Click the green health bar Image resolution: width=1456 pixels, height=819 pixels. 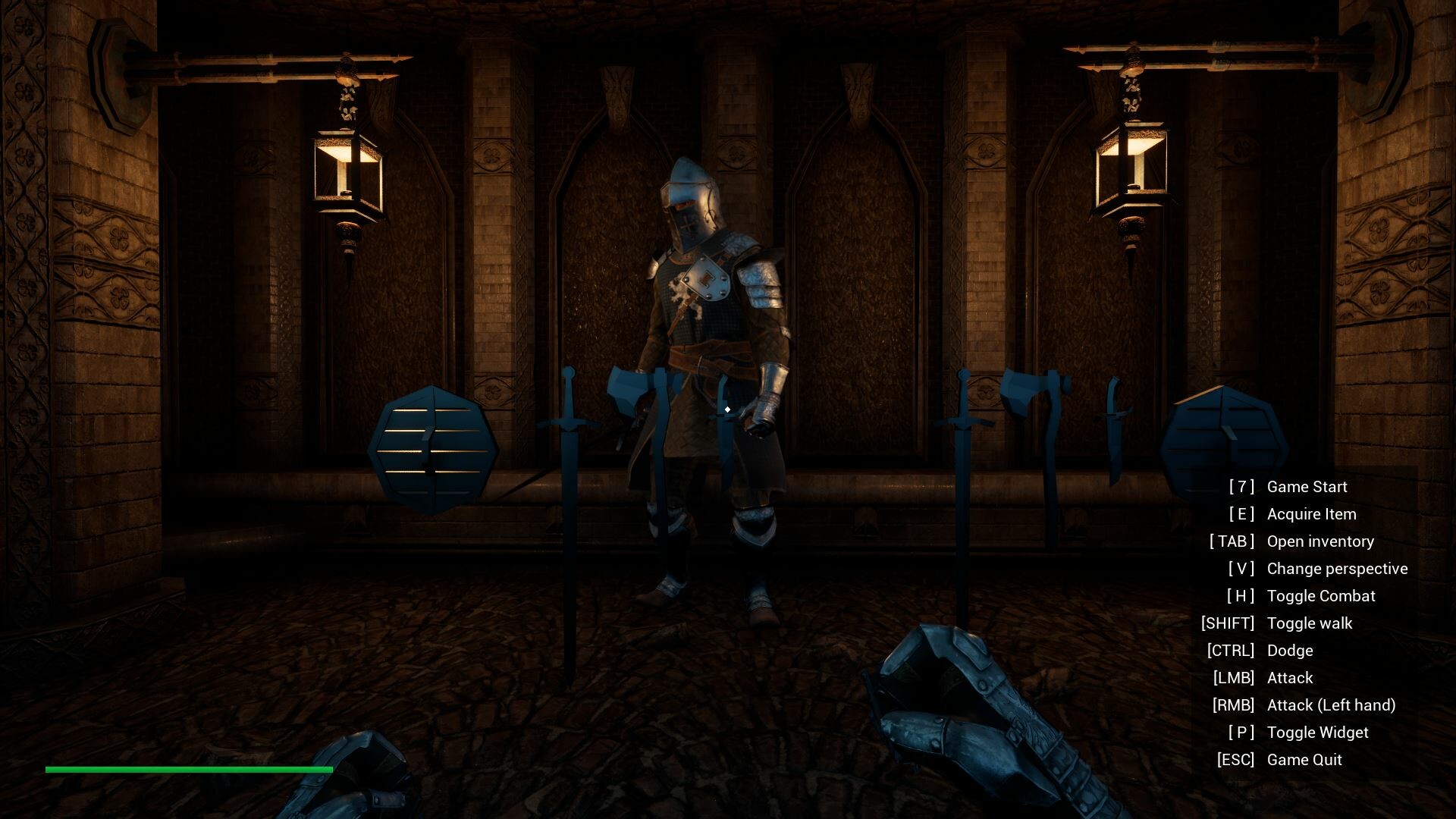[188, 769]
